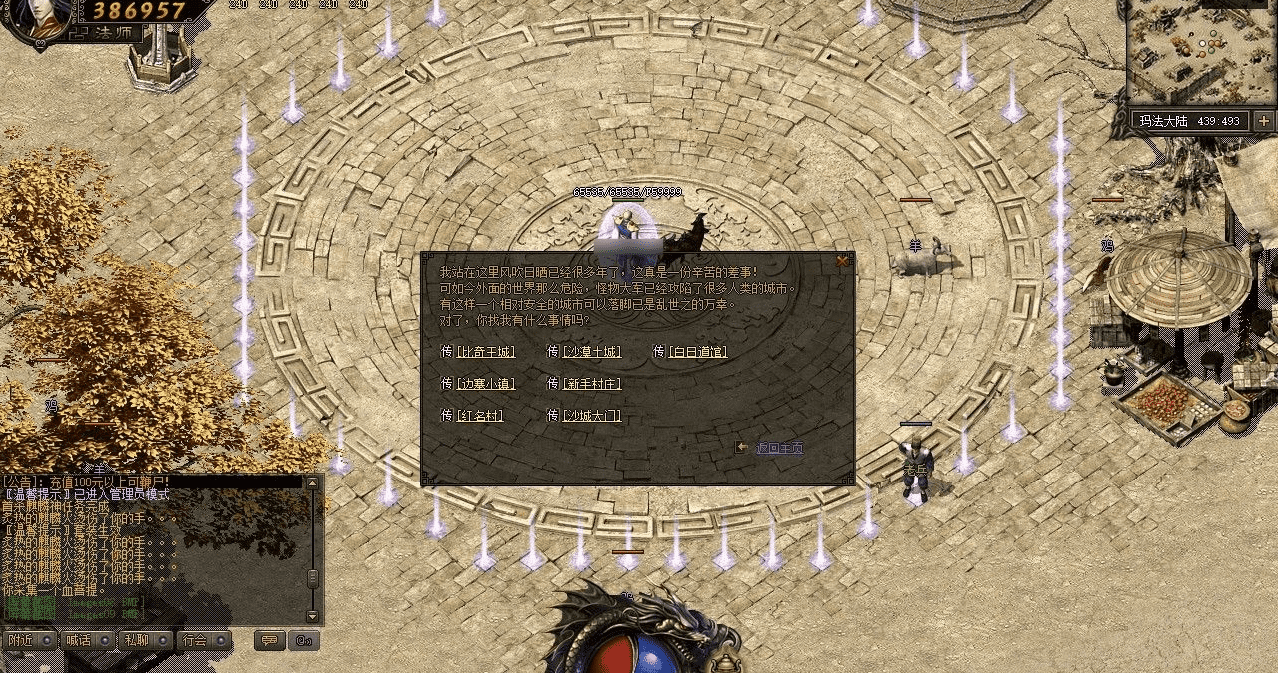
Task: Teleport to 边塞小镇
Action: pos(485,384)
